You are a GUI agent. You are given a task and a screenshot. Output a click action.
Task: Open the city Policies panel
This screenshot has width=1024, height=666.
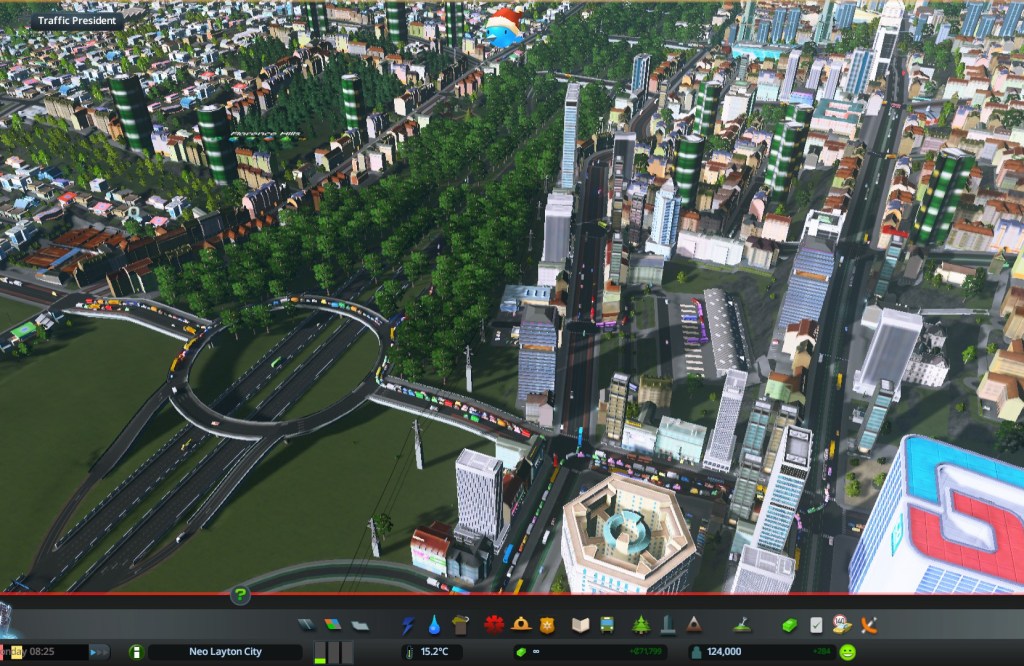click(x=816, y=625)
